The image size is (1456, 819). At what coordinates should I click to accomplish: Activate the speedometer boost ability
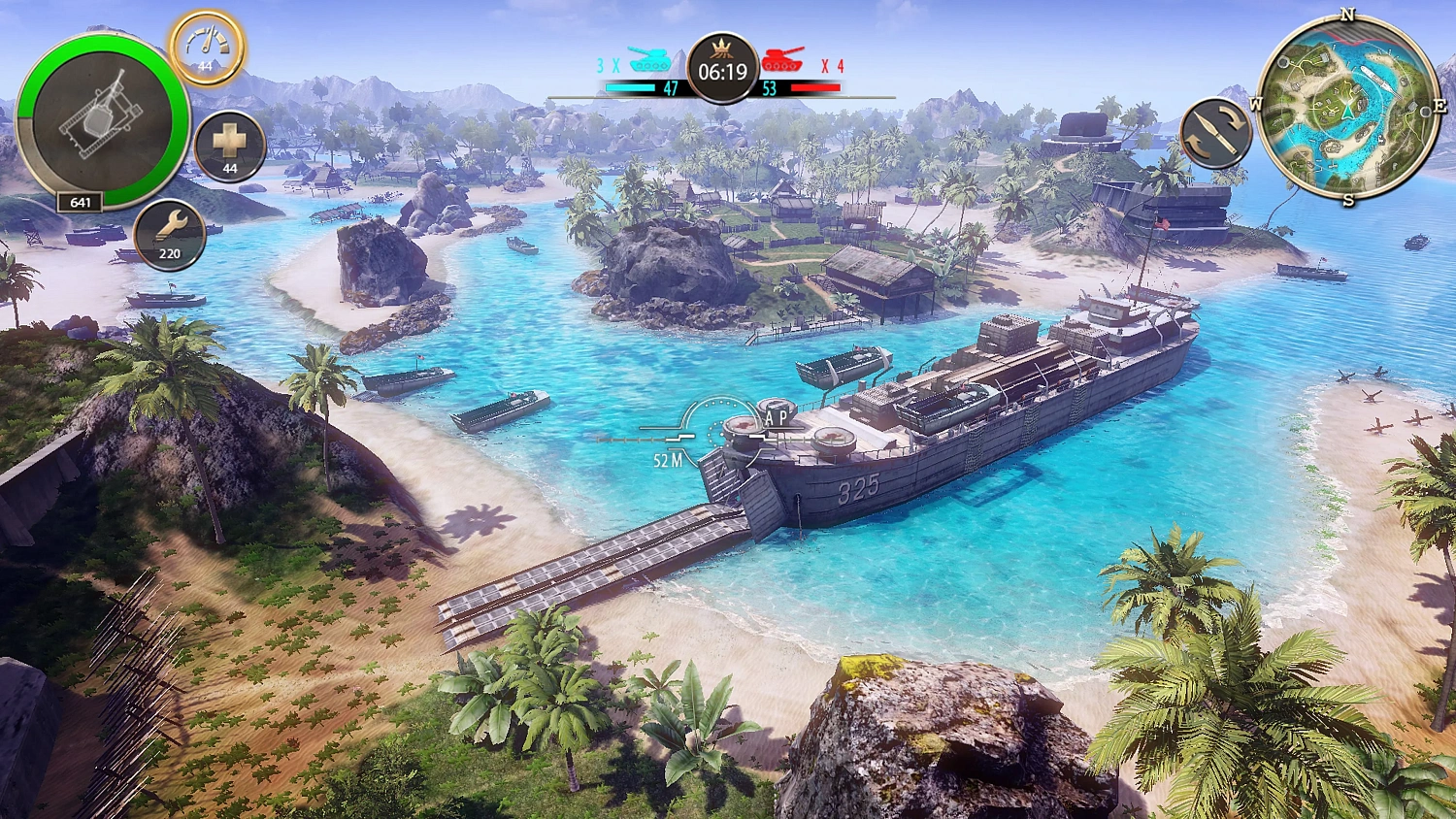(x=206, y=48)
